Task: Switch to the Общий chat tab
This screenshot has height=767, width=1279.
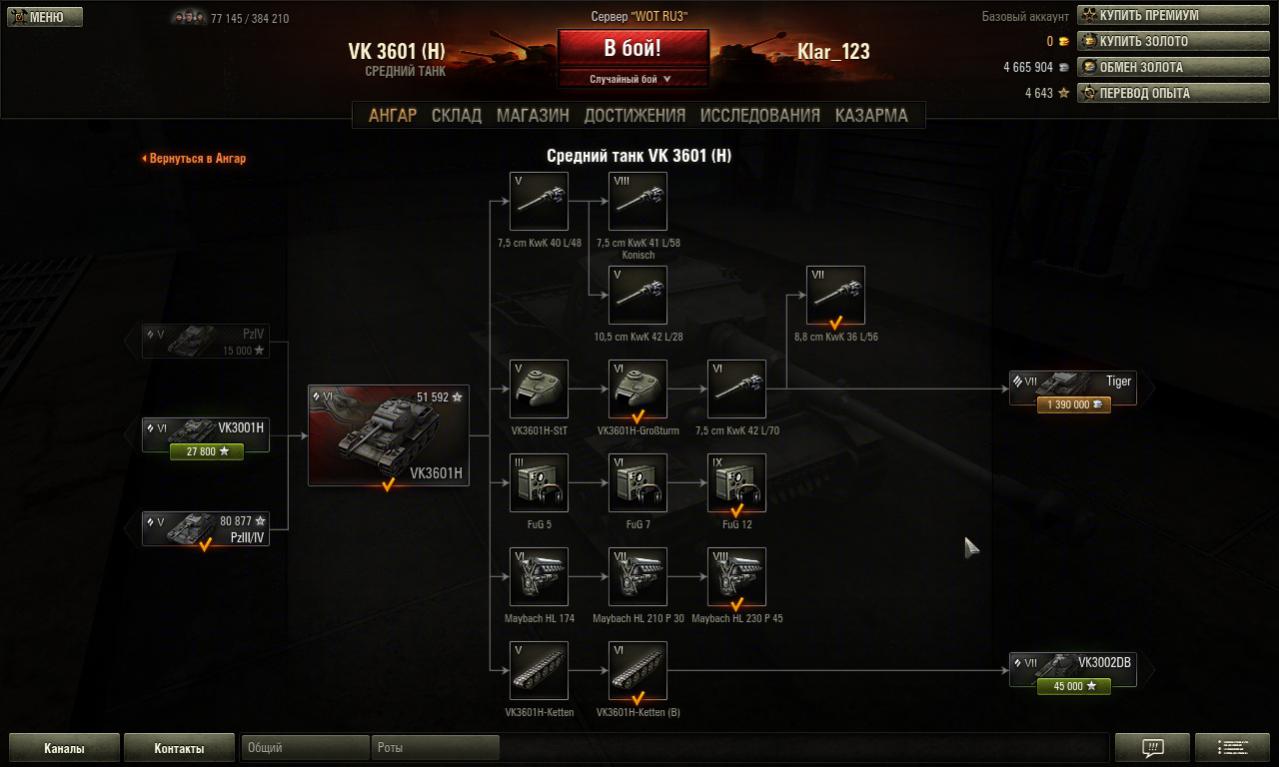Action: [x=304, y=748]
